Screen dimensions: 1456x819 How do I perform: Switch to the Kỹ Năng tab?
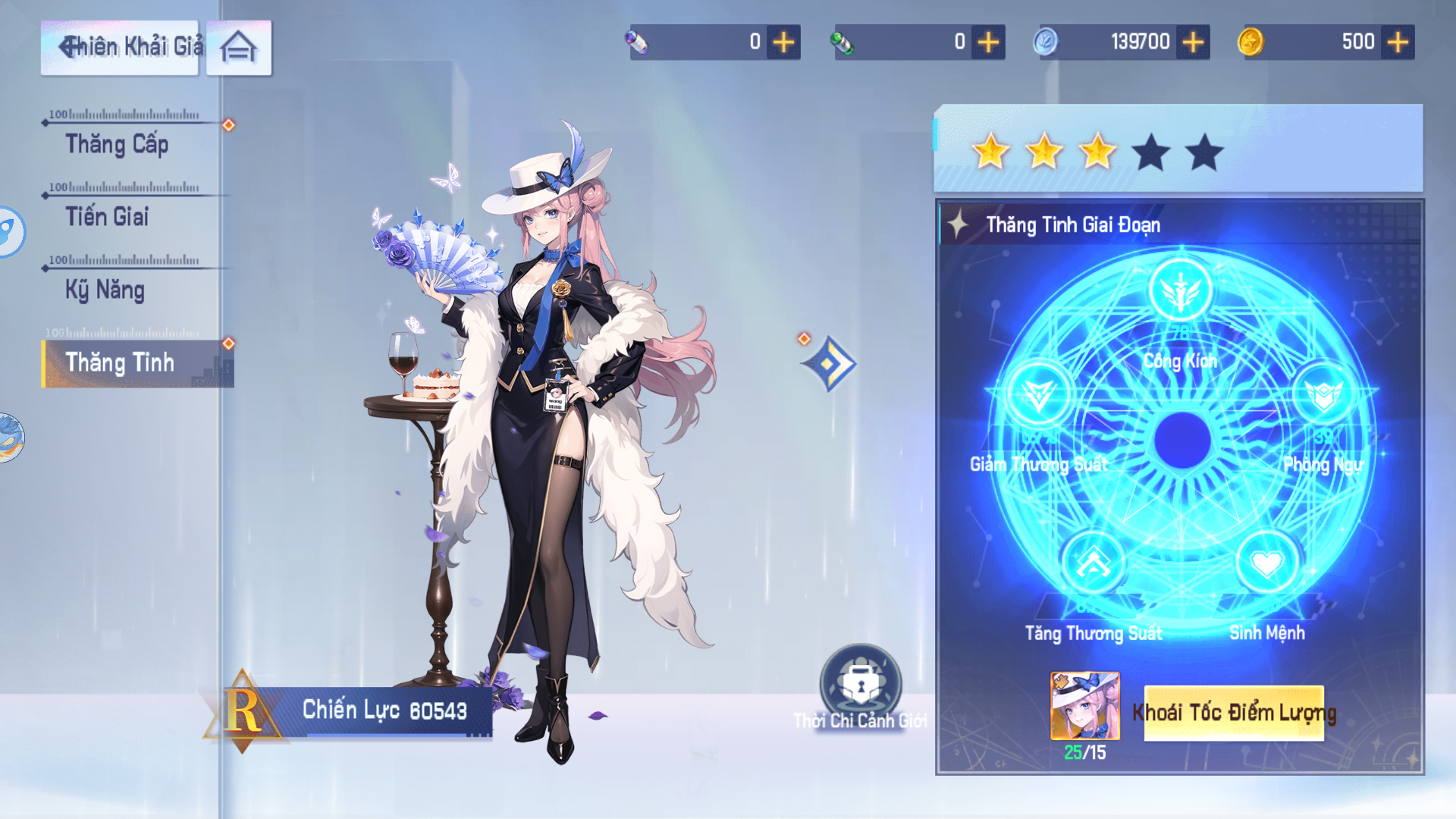click(x=107, y=290)
